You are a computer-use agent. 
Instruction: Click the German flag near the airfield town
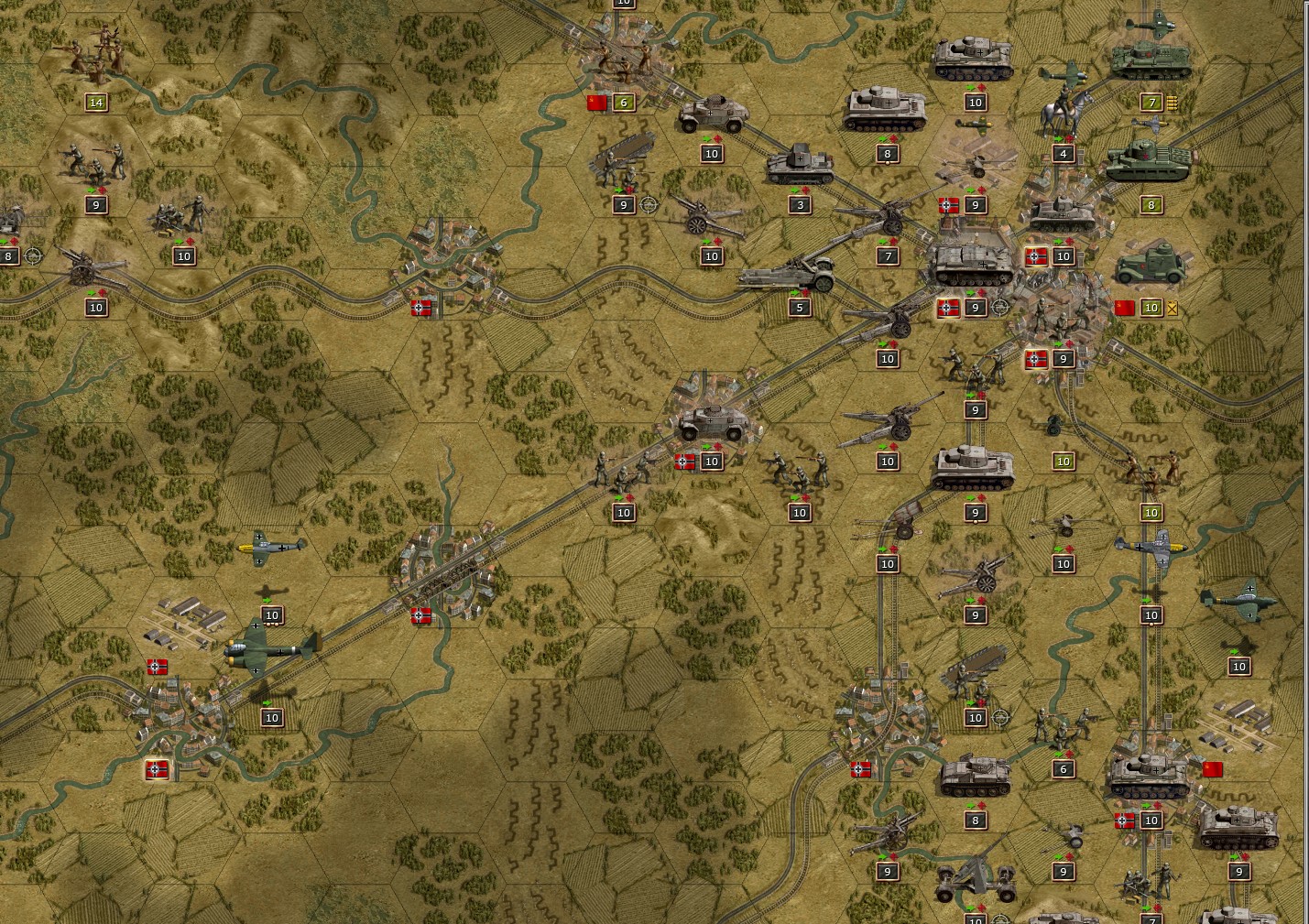pos(158,666)
